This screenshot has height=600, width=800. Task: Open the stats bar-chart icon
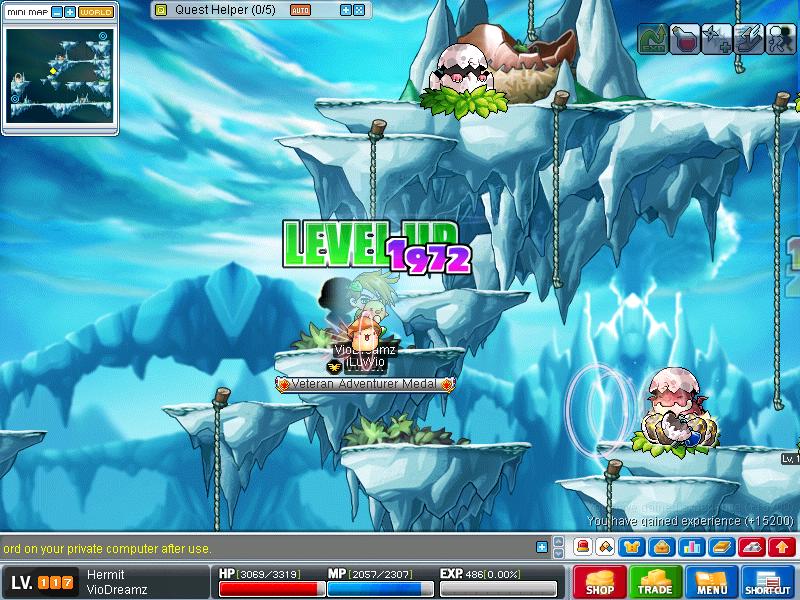tap(691, 547)
